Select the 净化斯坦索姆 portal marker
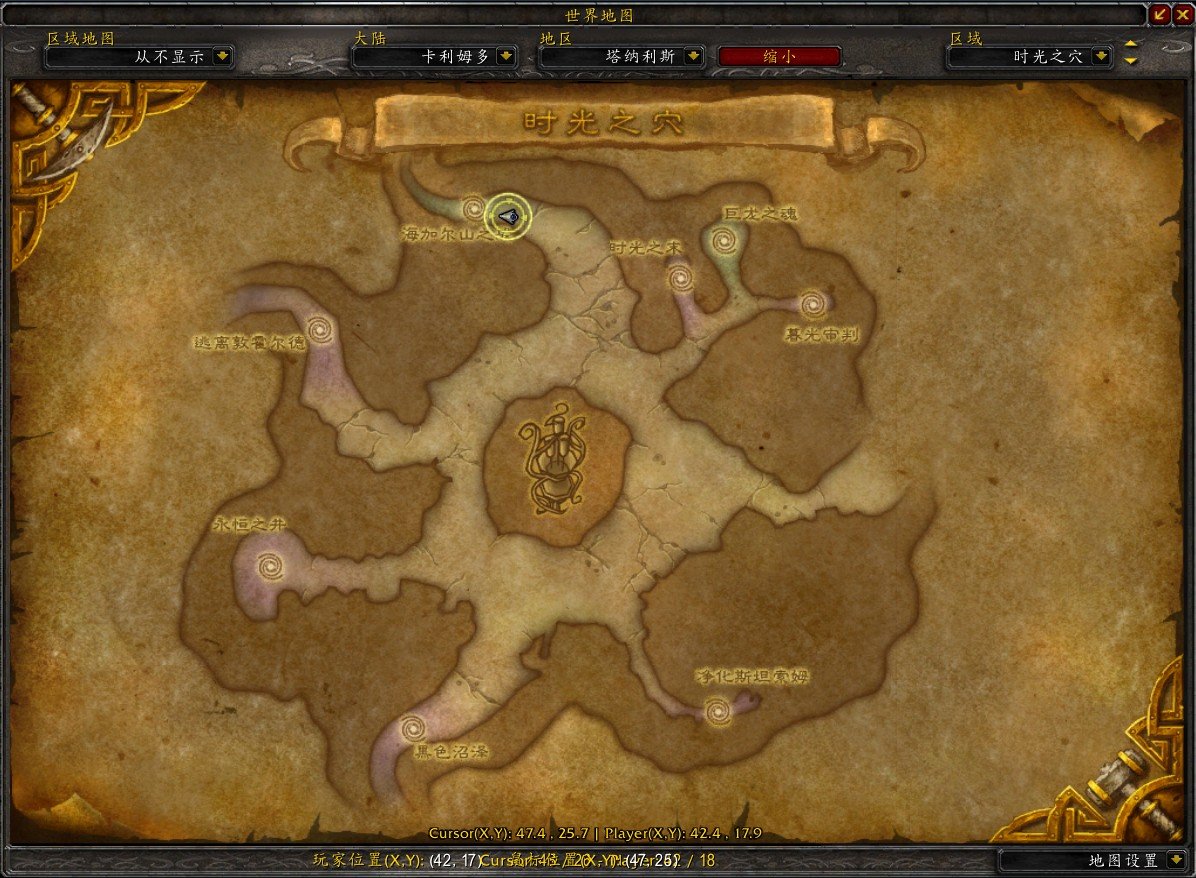The height and width of the screenshot is (878, 1196). click(717, 711)
